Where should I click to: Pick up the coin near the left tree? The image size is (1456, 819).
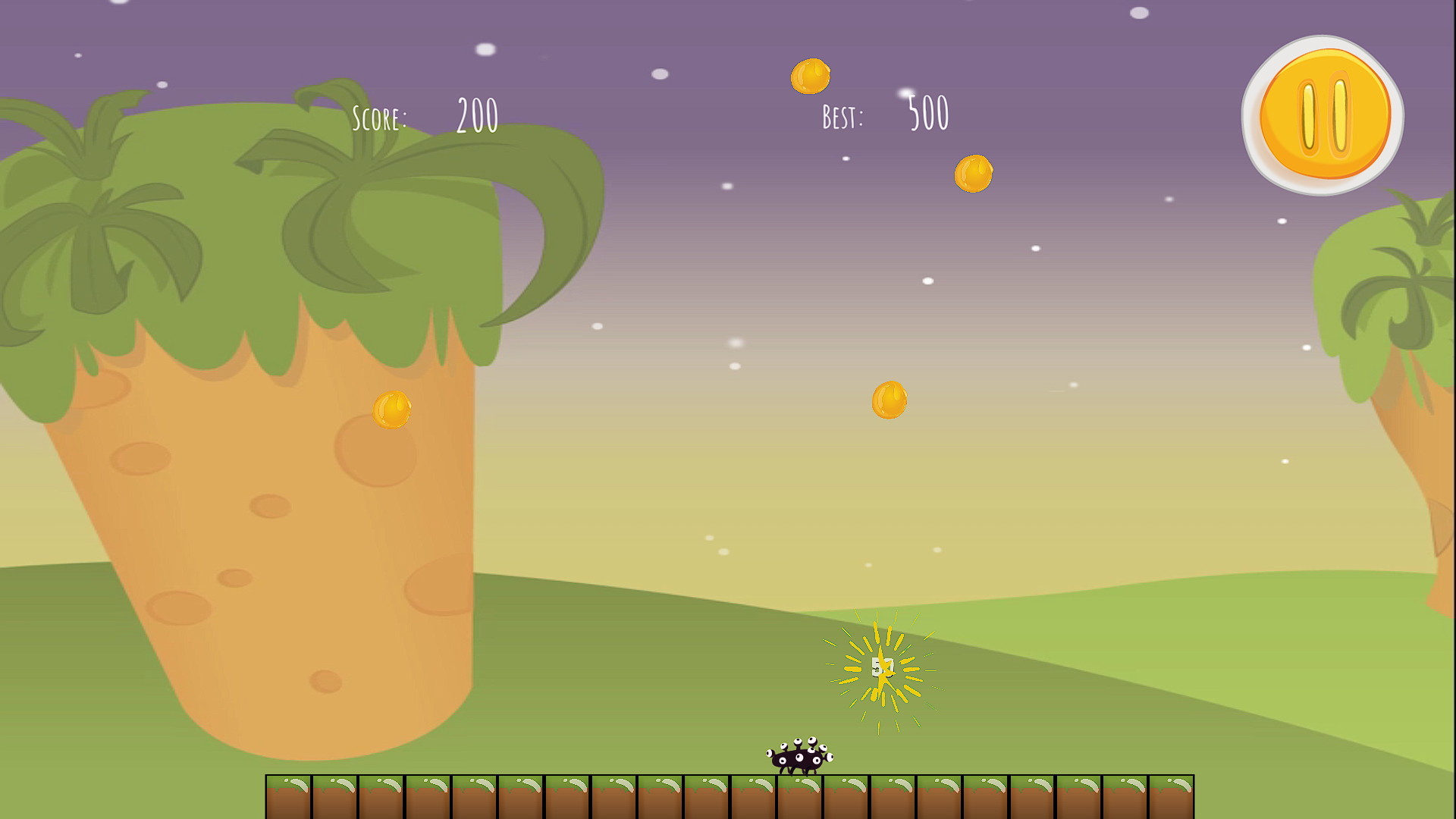[391, 409]
